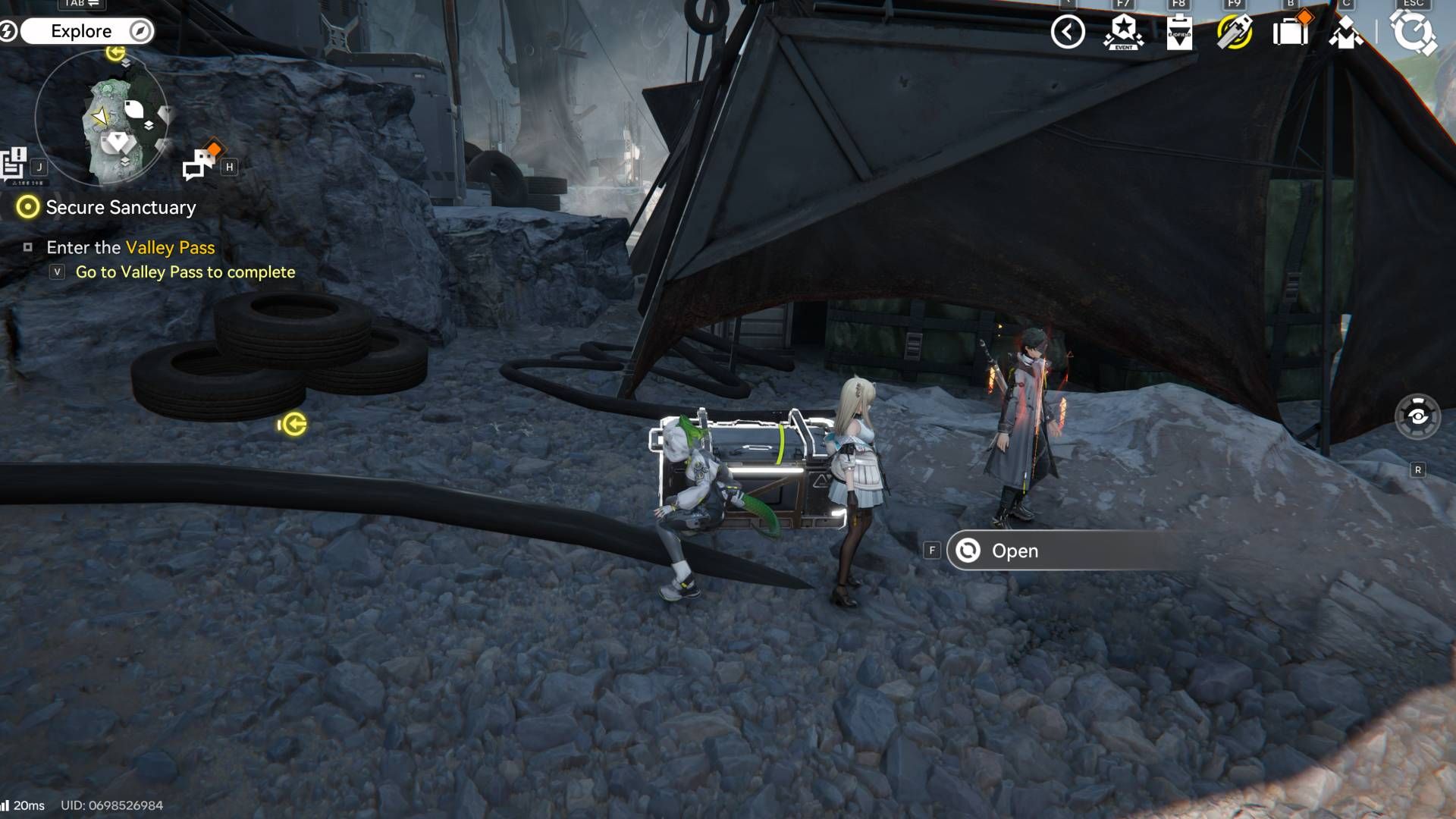1456x819 pixels.
Task: Open the yellow-ringed ticket icon
Action: 1235,33
